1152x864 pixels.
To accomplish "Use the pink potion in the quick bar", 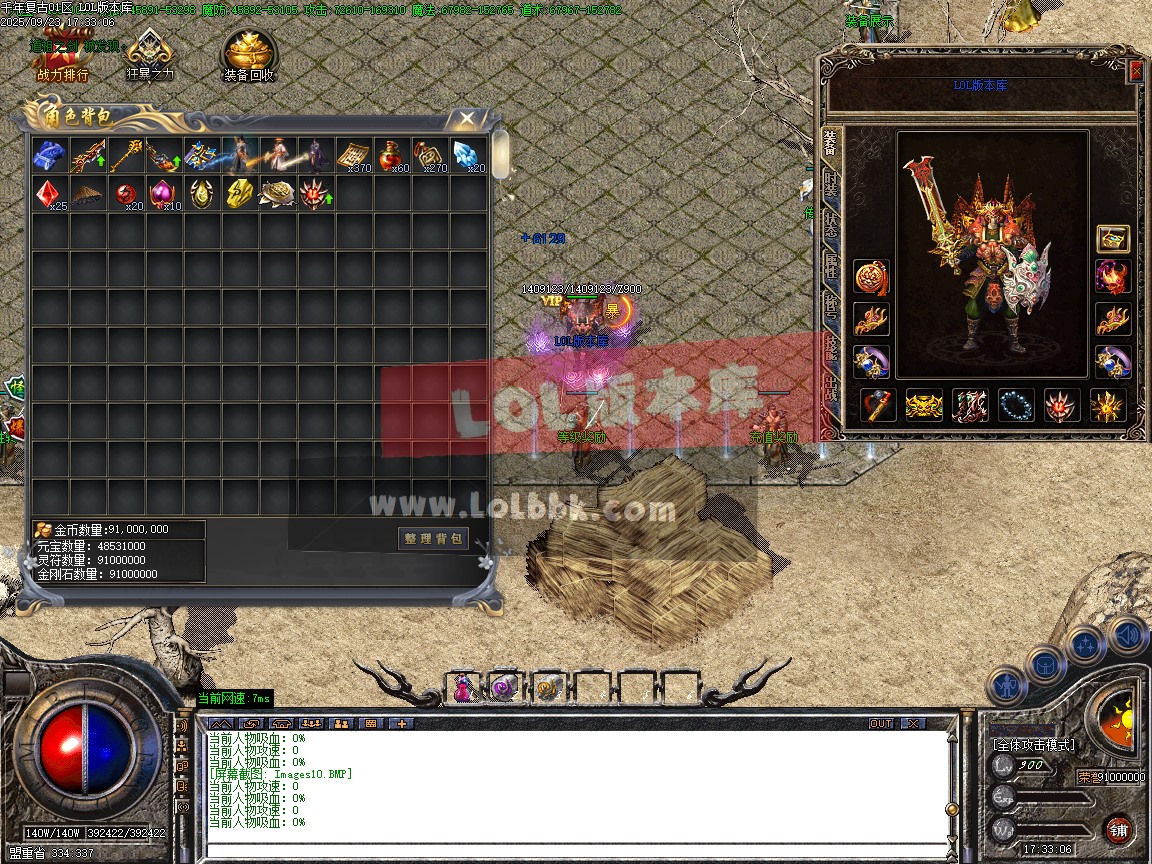I will 462,687.
